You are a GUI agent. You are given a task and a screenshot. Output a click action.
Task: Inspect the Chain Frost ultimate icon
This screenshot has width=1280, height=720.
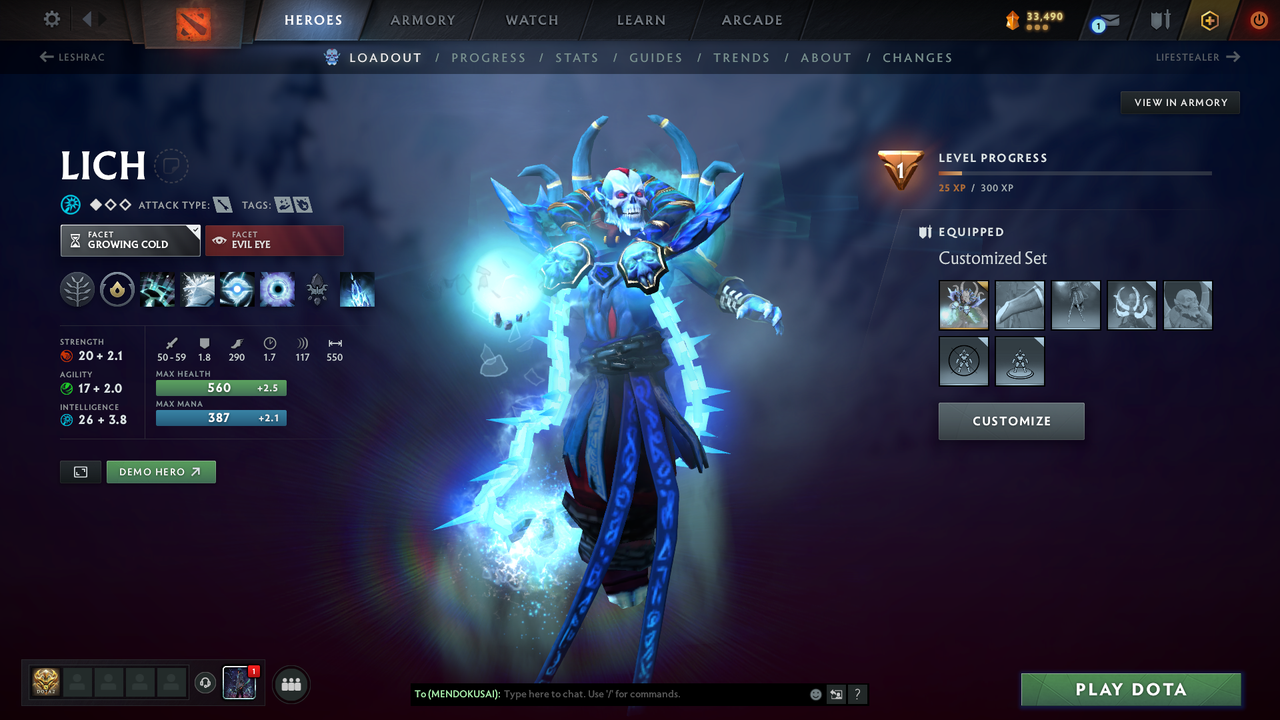357,289
